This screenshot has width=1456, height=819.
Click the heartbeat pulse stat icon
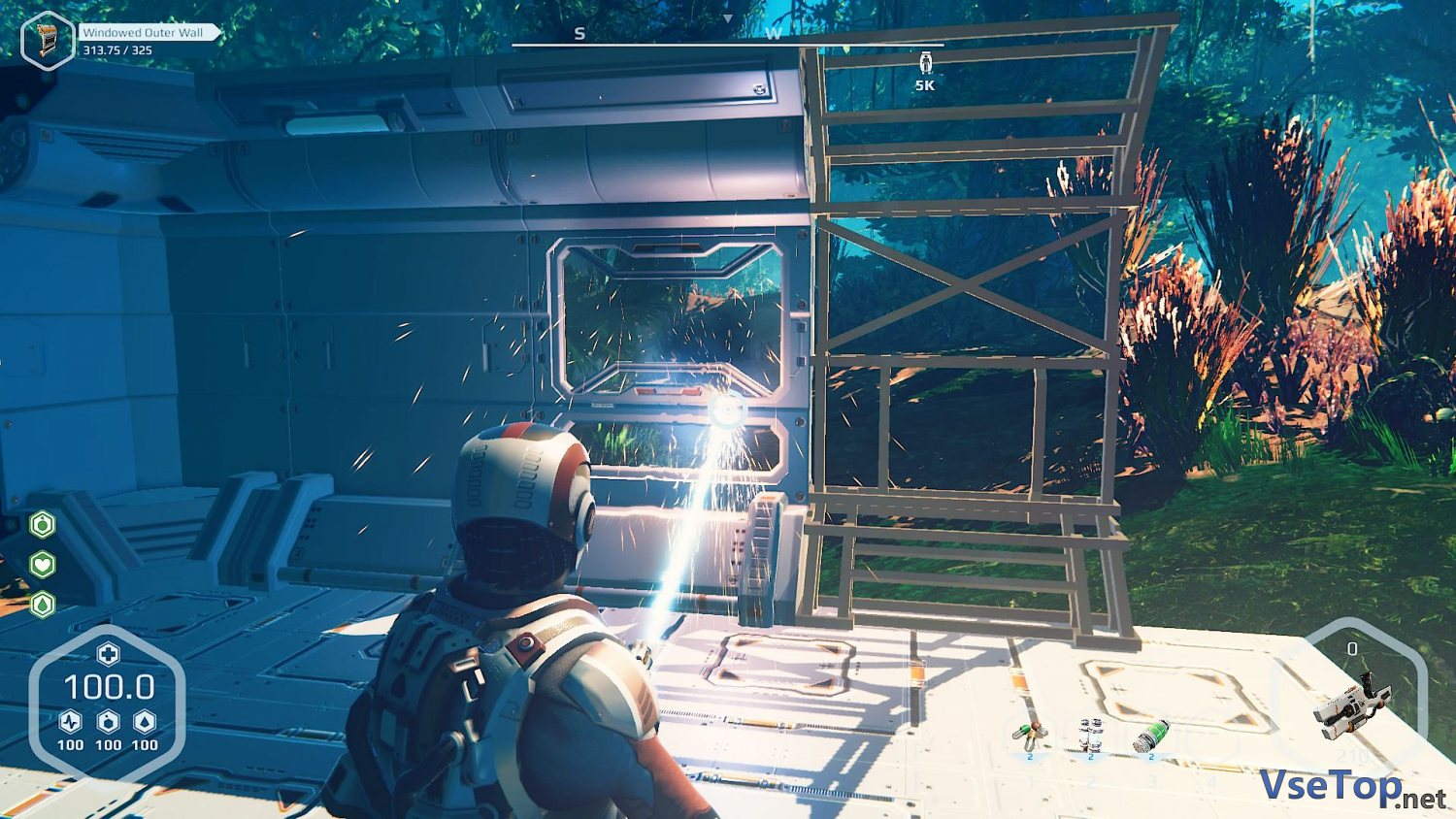(70, 722)
